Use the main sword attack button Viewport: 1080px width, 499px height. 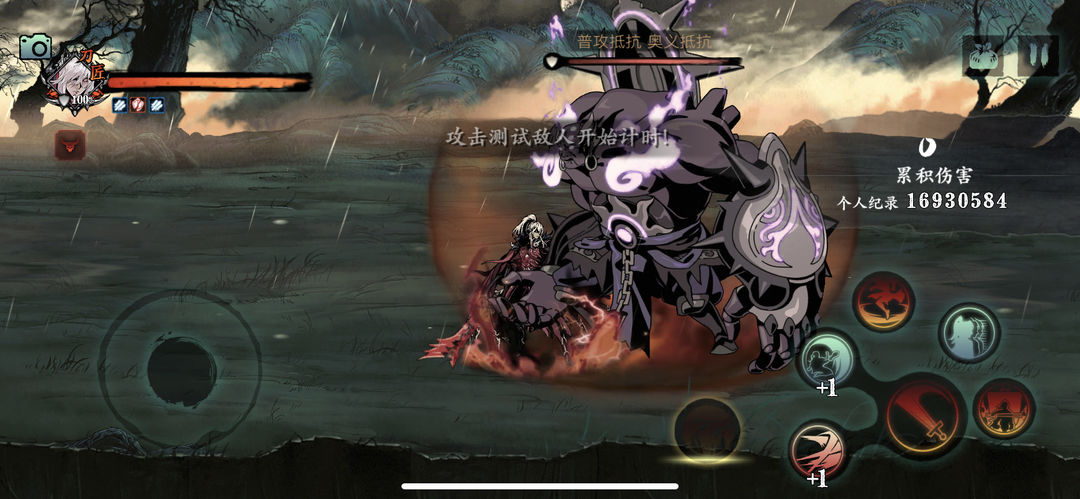pos(925,415)
